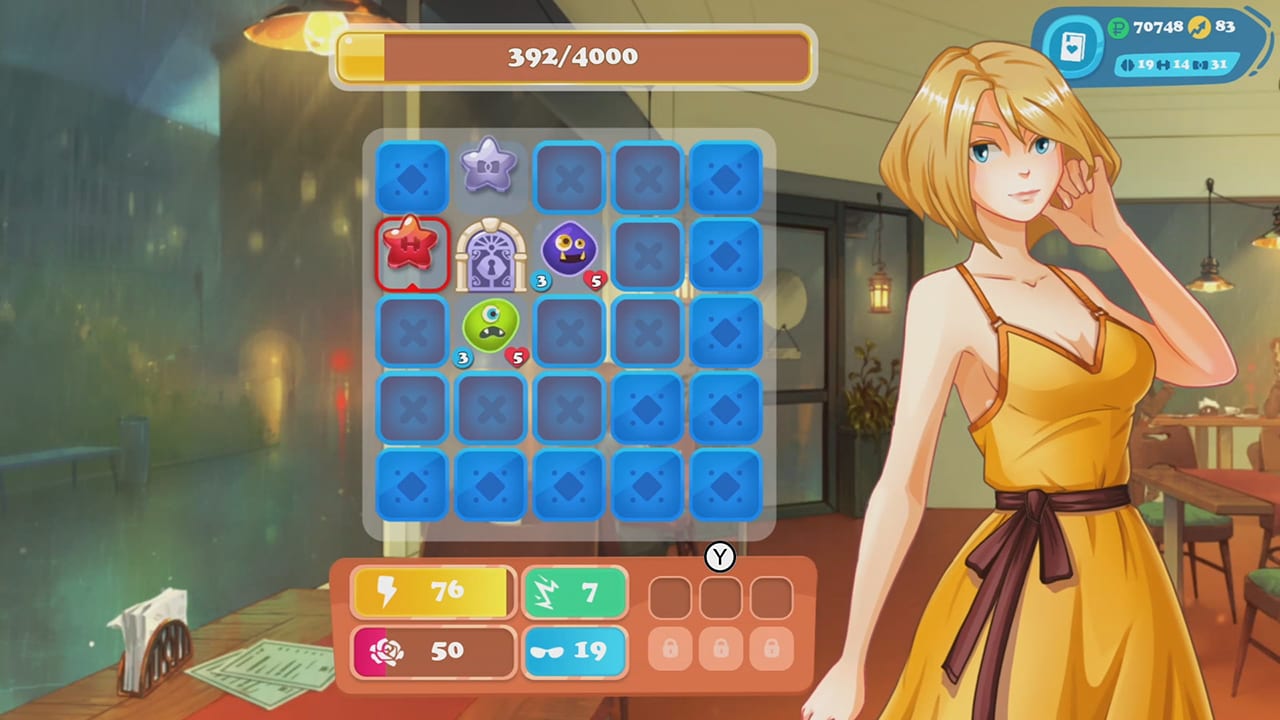Click the heart card deck icon
The image size is (1280, 720).
pos(1073,47)
